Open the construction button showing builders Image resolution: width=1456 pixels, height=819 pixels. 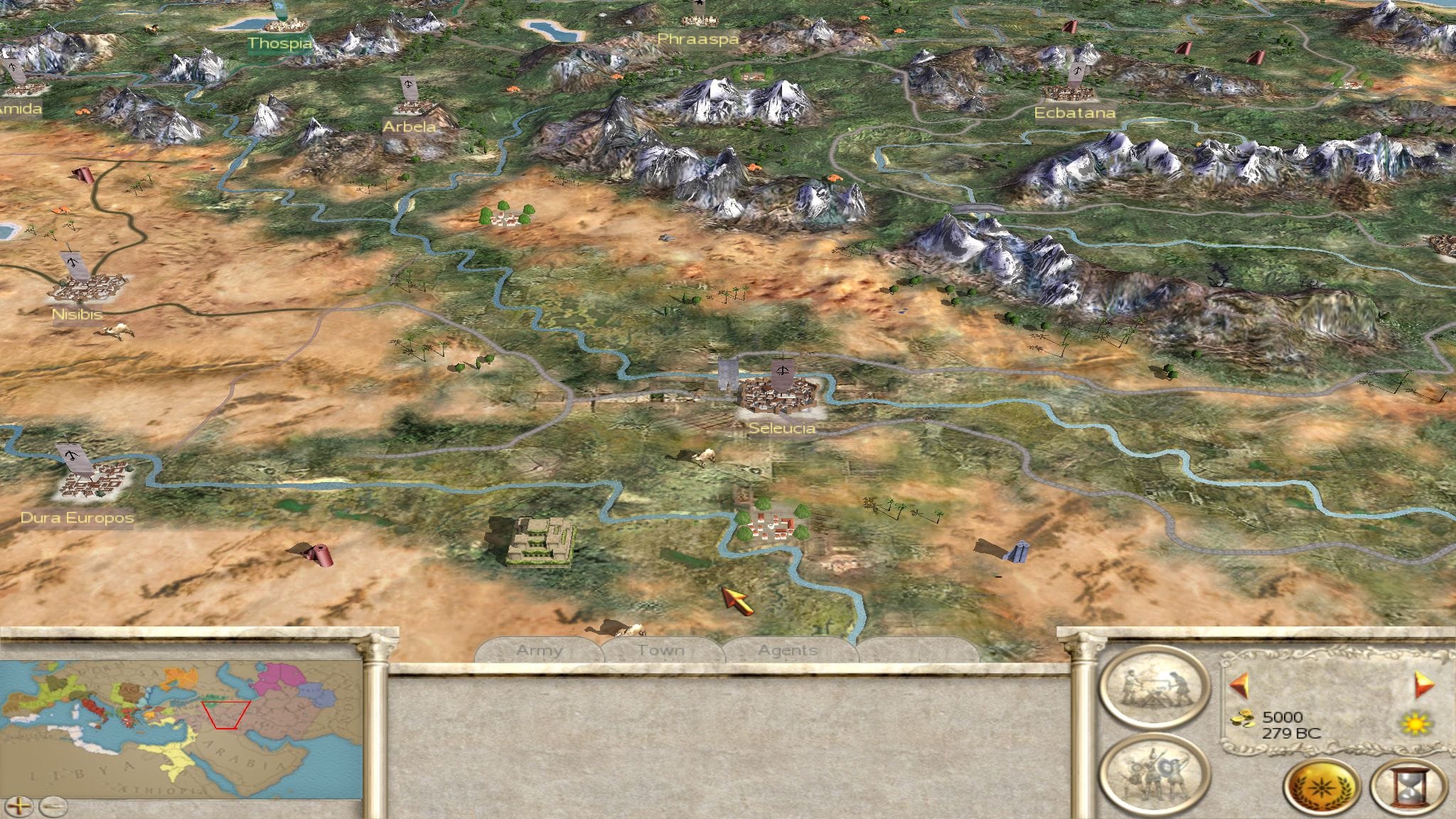[x=1154, y=686]
